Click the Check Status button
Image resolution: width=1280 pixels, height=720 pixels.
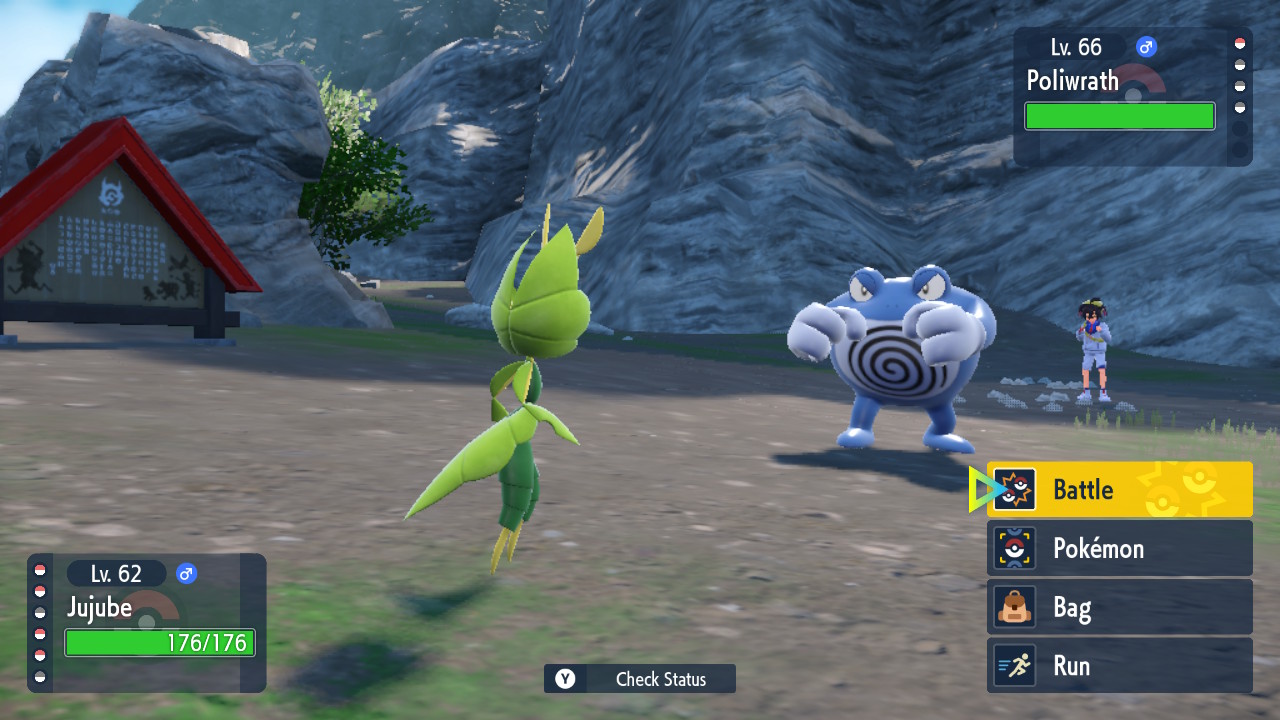click(x=640, y=679)
